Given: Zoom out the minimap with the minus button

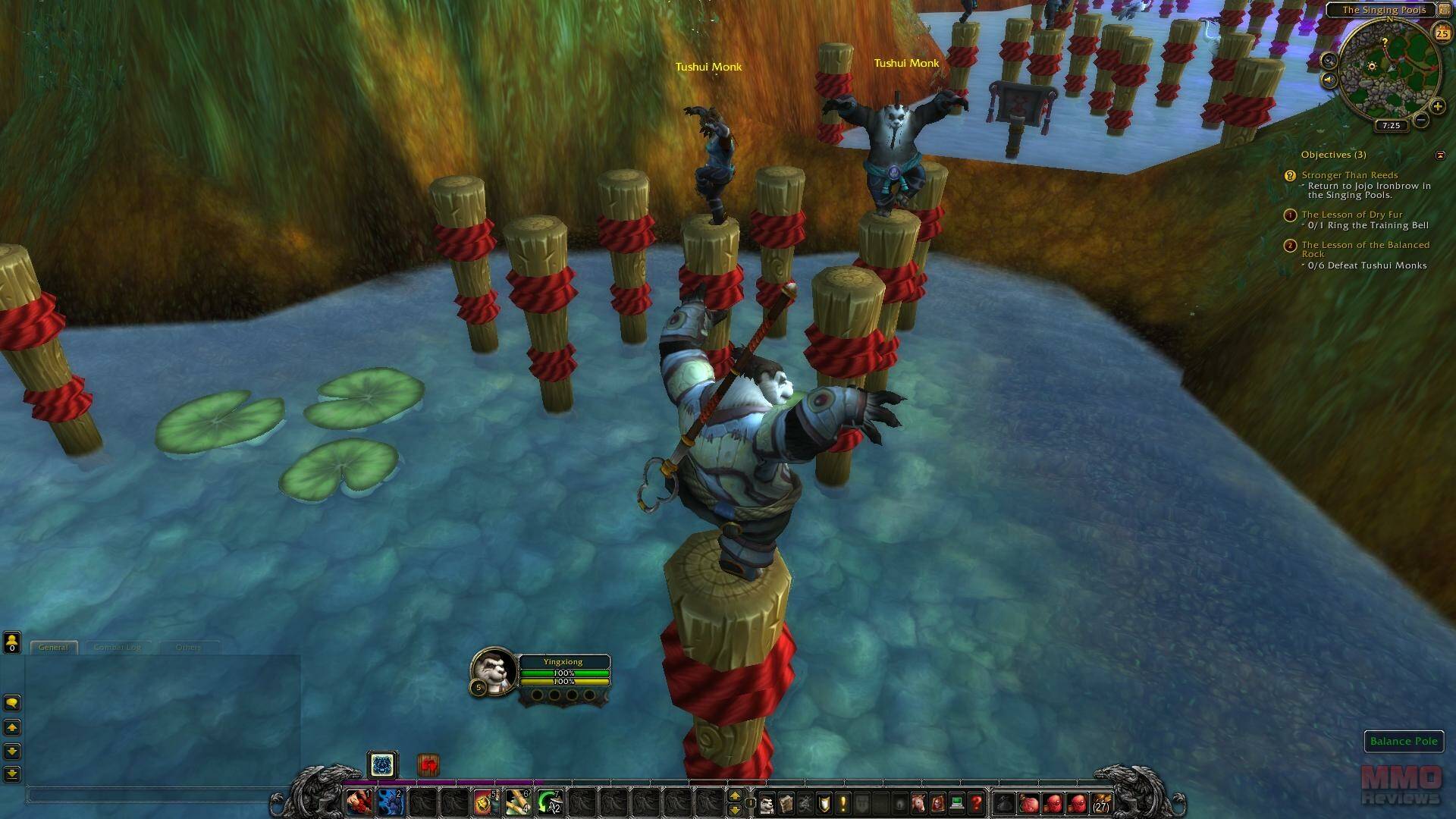Looking at the screenshot, I should click(x=1421, y=120).
